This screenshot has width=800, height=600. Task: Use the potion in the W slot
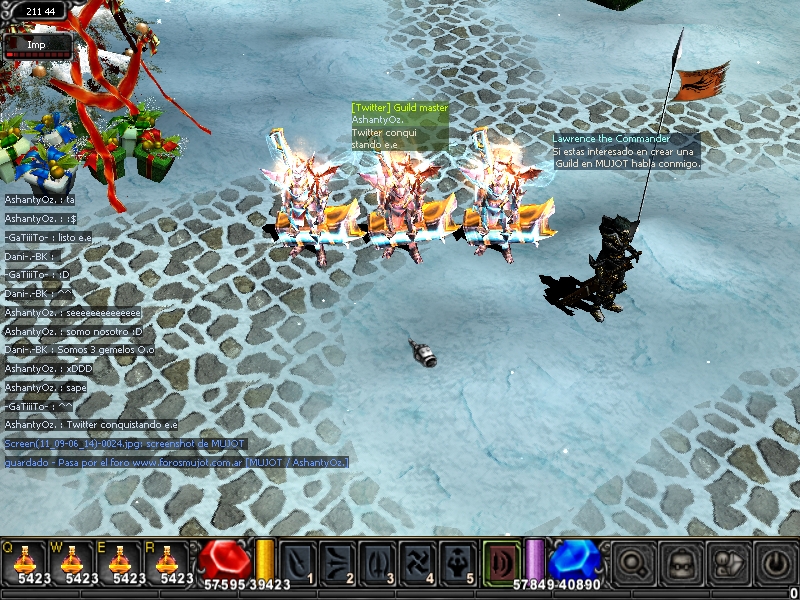point(73,561)
